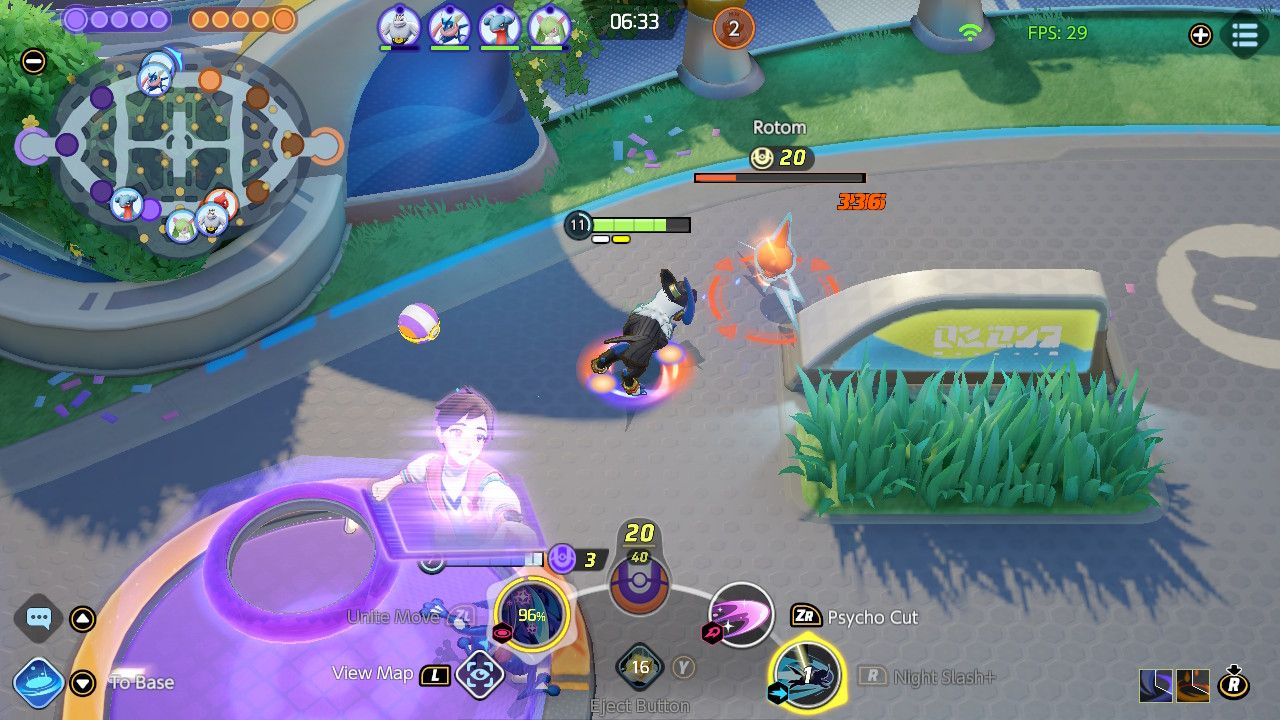Open the quick chat speech bubble
This screenshot has height=720, width=1280.
click(39, 618)
